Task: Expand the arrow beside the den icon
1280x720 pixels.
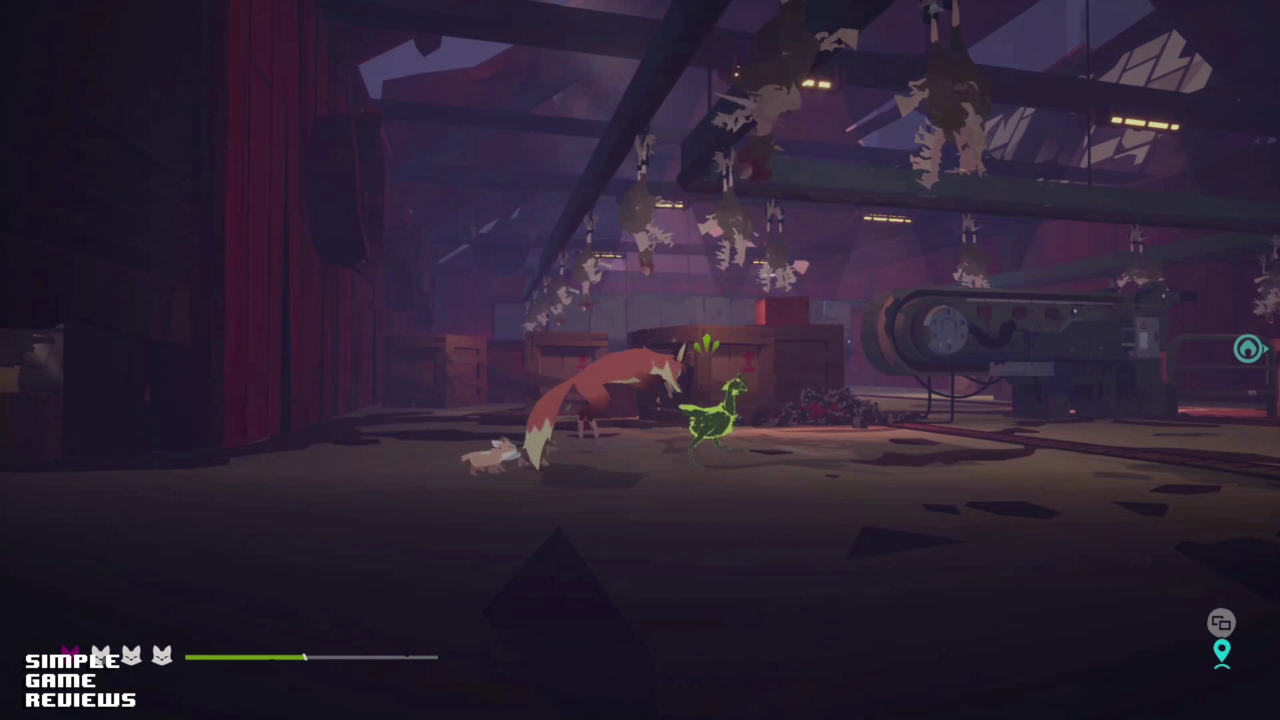Action: tap(1267, 349)
